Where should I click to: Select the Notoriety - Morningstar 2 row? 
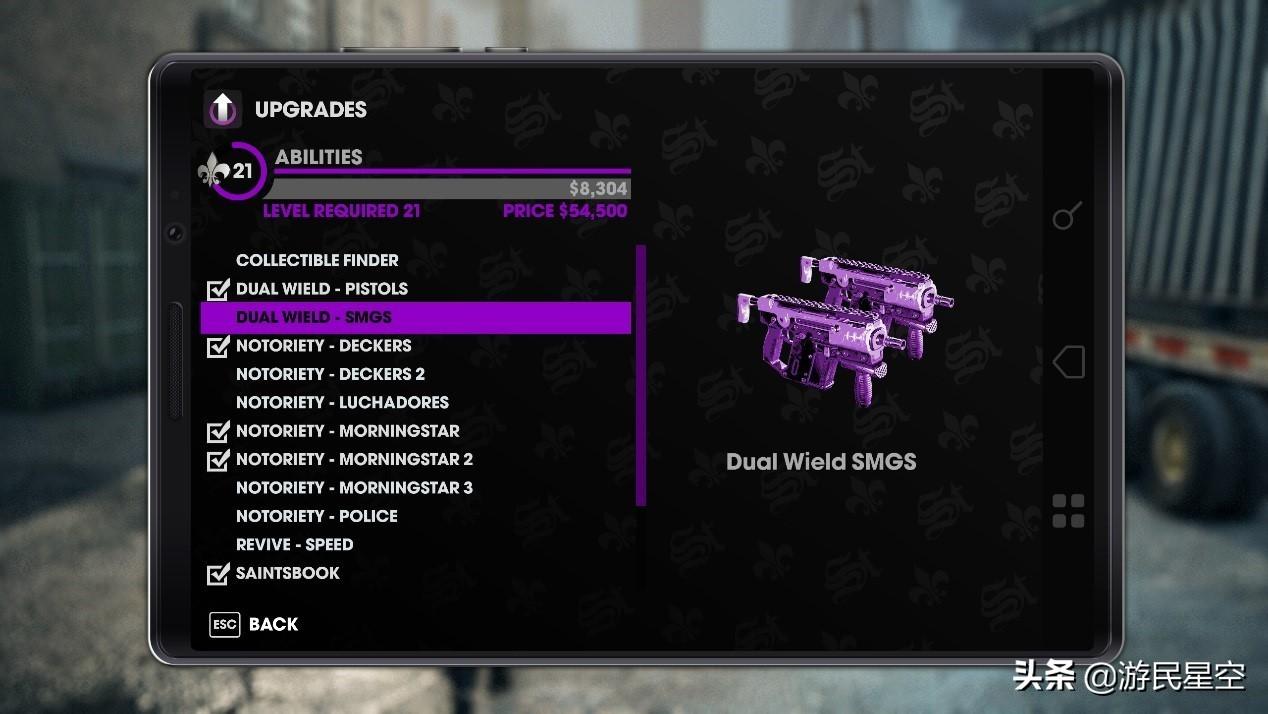pyautogui.click(x=354, y=460)
